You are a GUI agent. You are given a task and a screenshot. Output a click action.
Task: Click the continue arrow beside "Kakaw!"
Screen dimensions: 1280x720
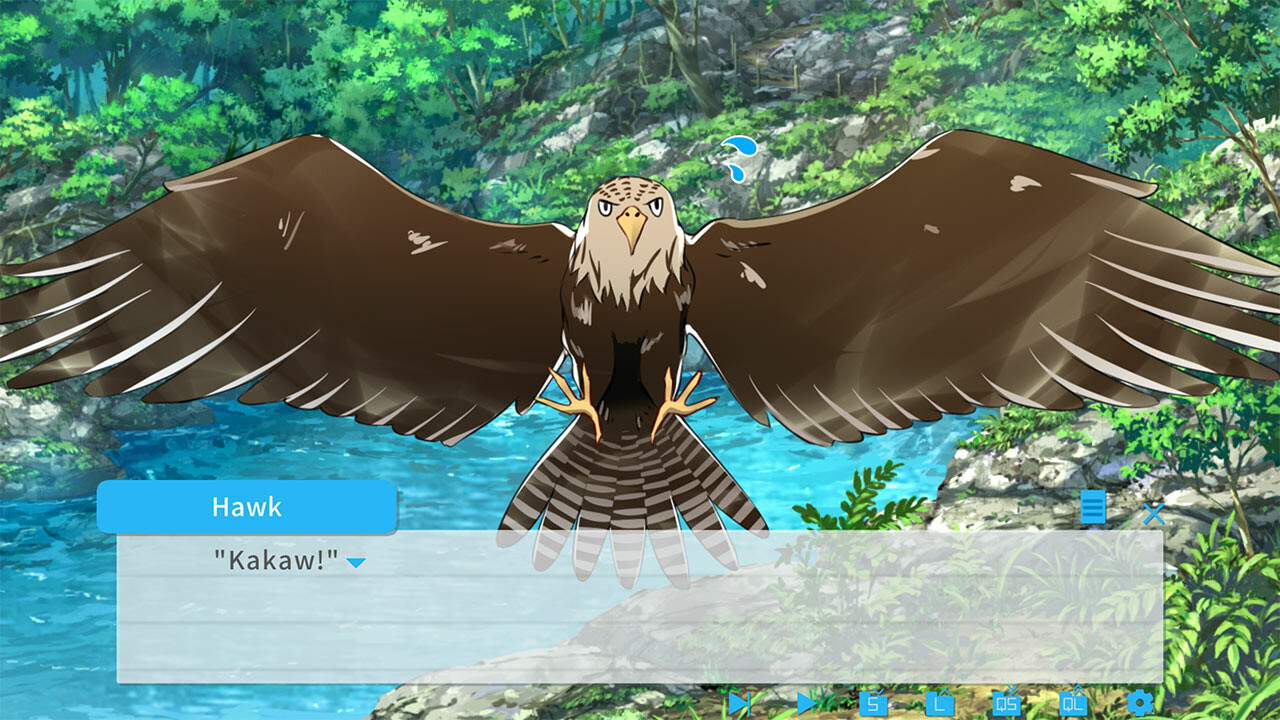355,564
